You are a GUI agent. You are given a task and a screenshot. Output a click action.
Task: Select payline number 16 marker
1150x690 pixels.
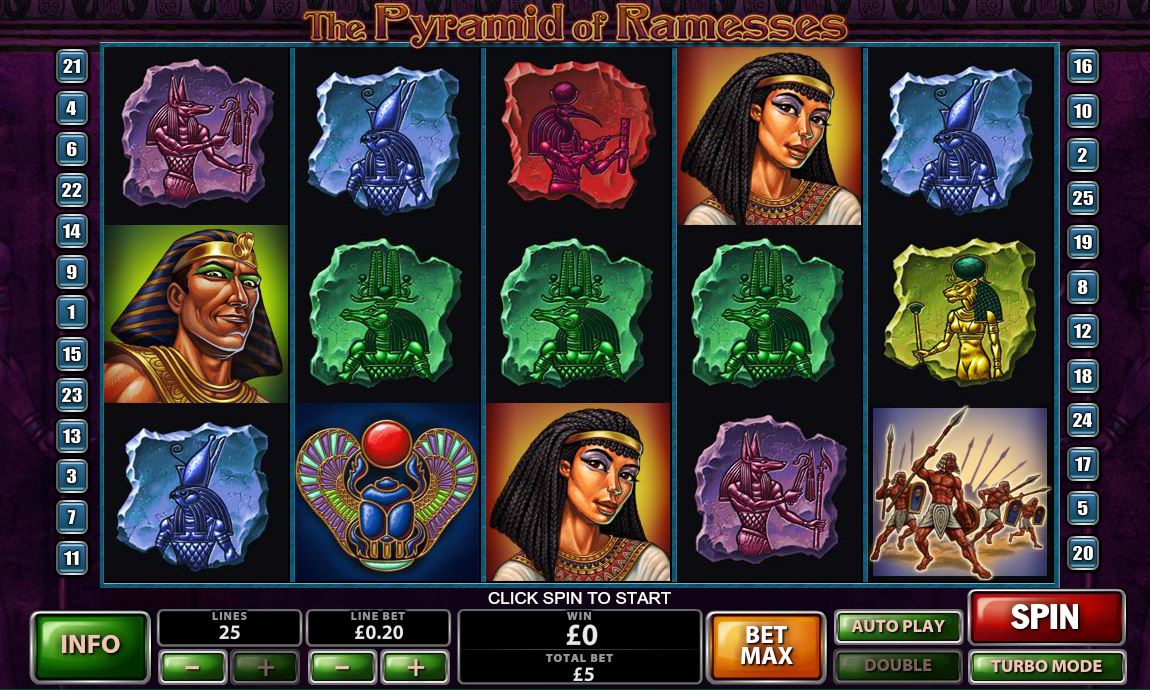tap(1083, 67)
